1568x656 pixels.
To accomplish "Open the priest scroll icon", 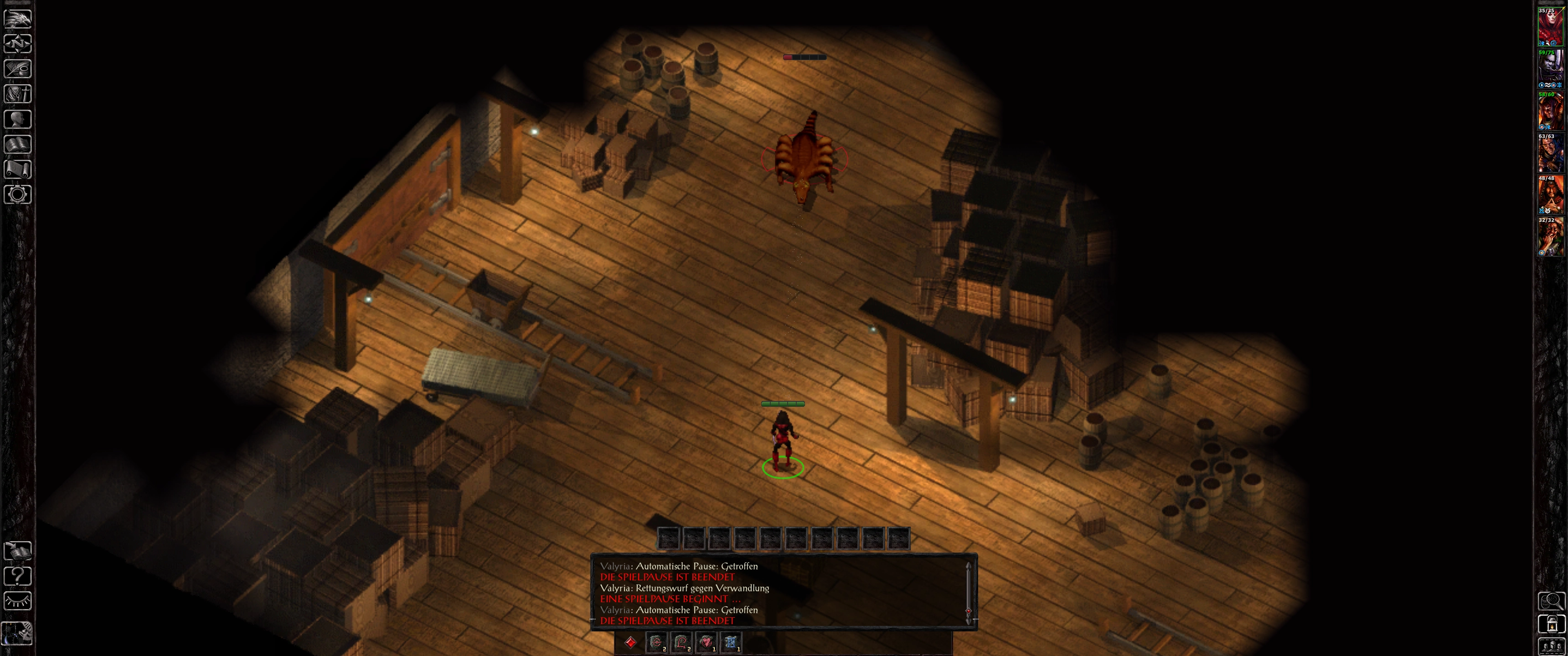I will [18, 169].
